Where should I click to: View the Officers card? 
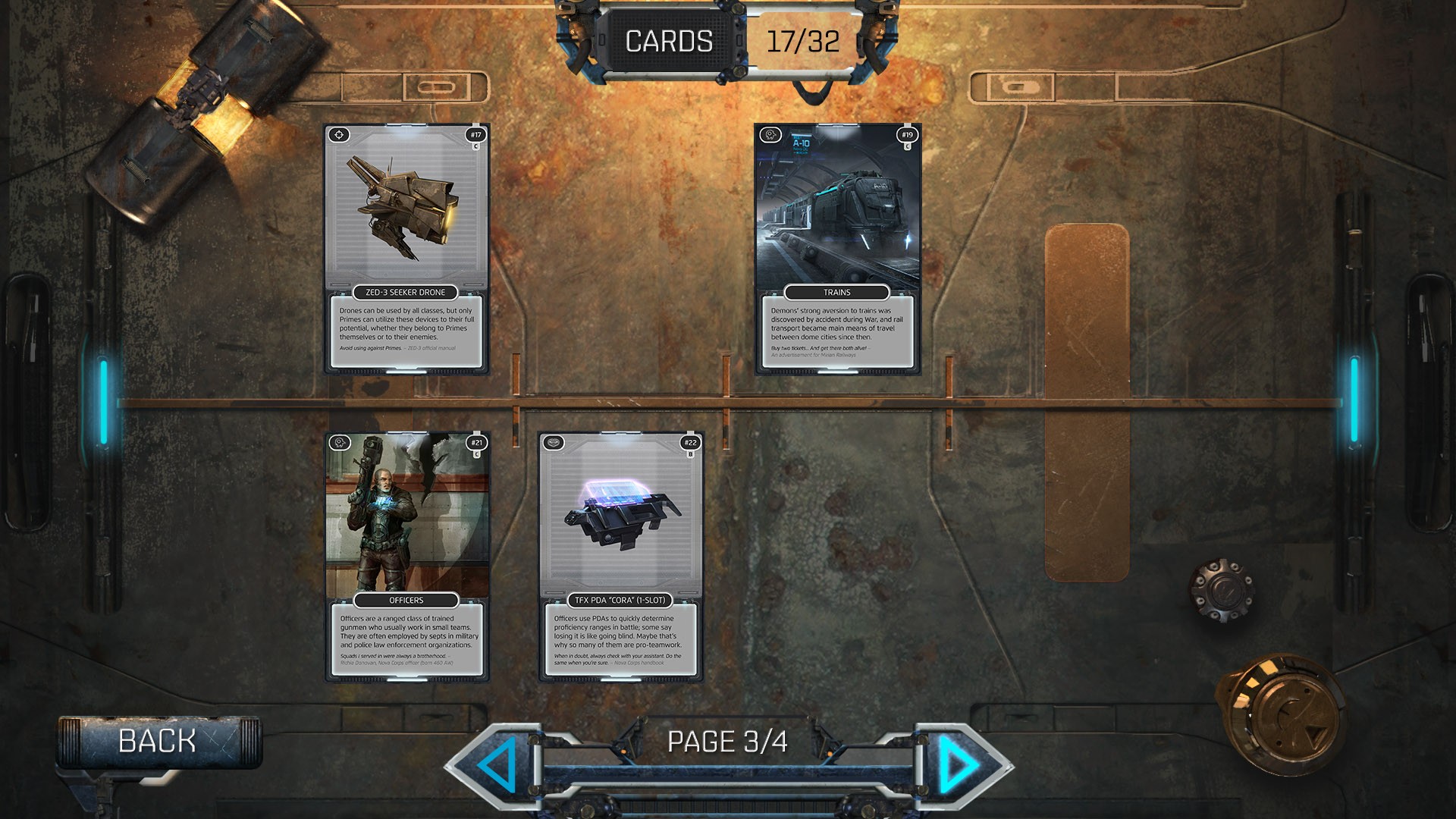406,557
